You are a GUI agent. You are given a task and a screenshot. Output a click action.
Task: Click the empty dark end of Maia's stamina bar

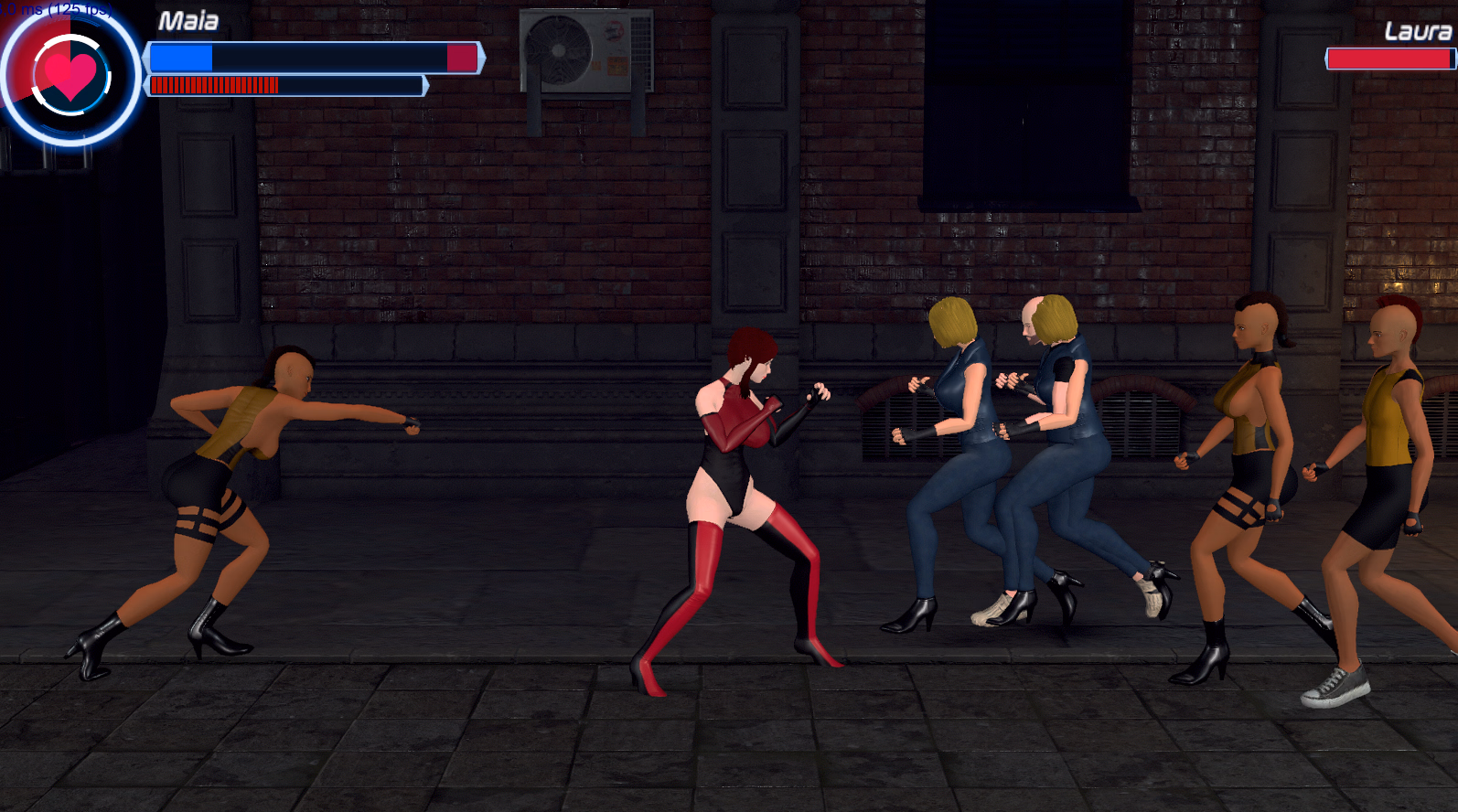(357, 85)
